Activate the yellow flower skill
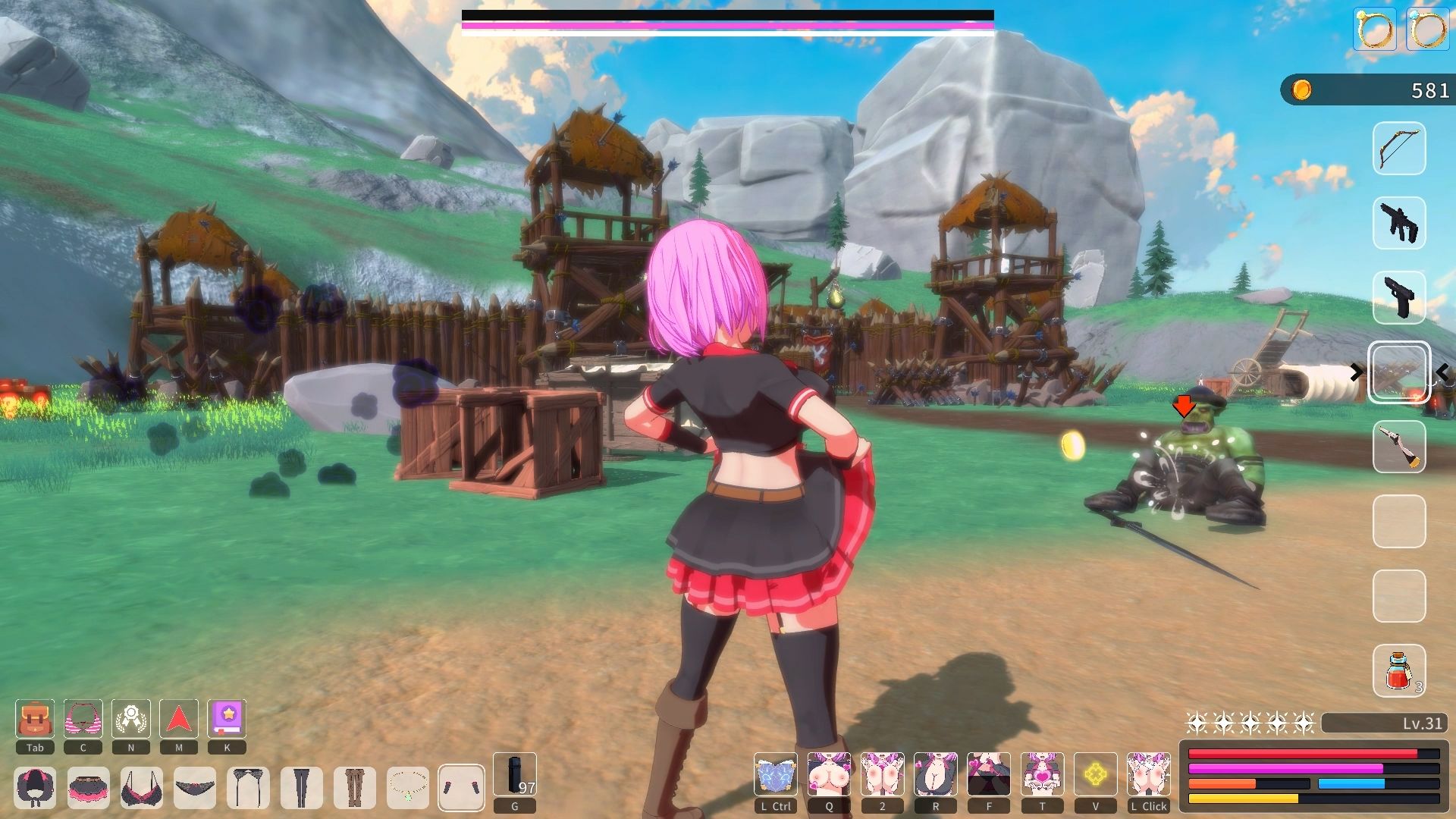This screenshot has height=819, width=1456. pyautogui.click(x=1095, y=774)
